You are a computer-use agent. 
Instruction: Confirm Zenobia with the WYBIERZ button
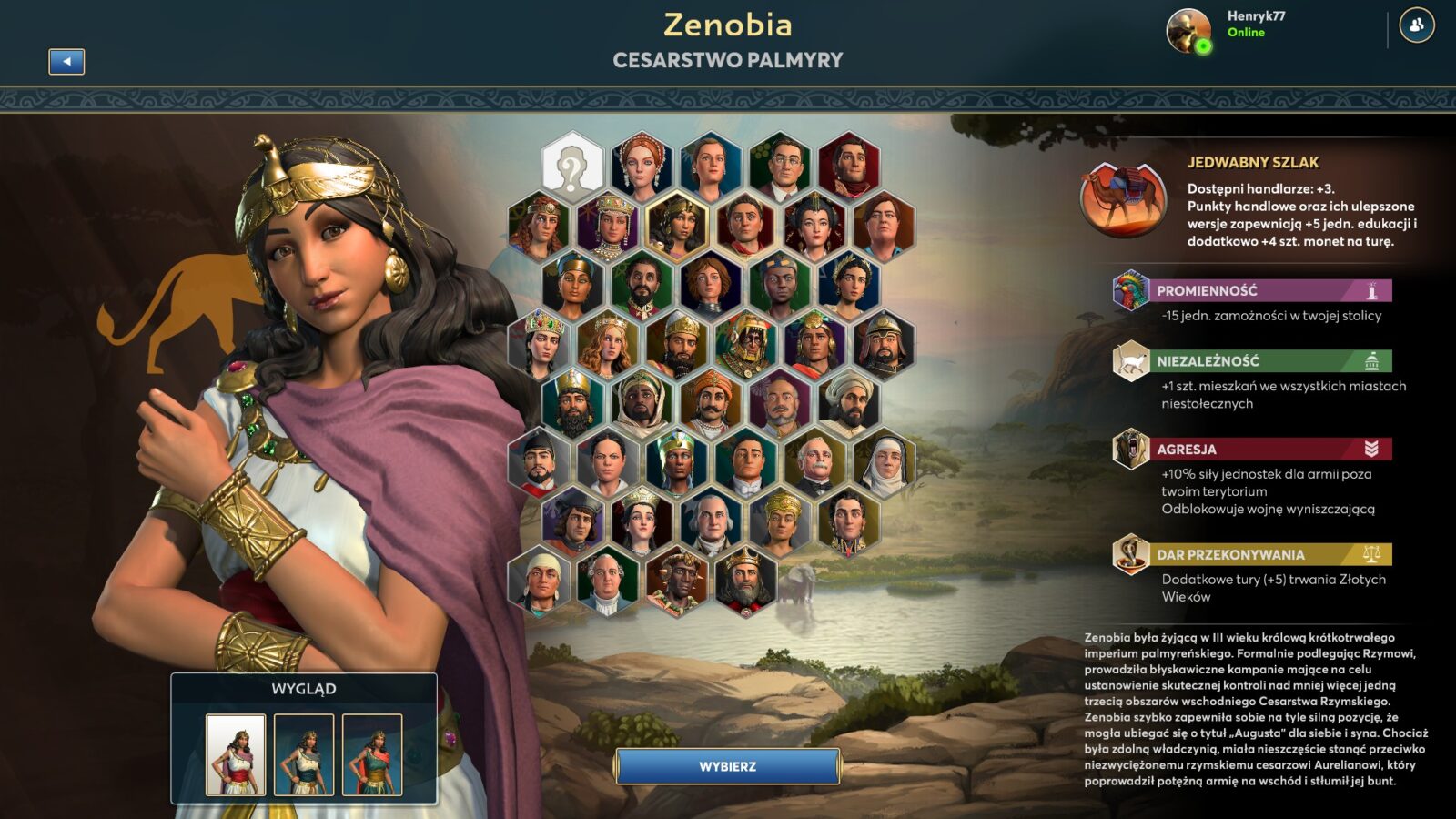(727, 766)
